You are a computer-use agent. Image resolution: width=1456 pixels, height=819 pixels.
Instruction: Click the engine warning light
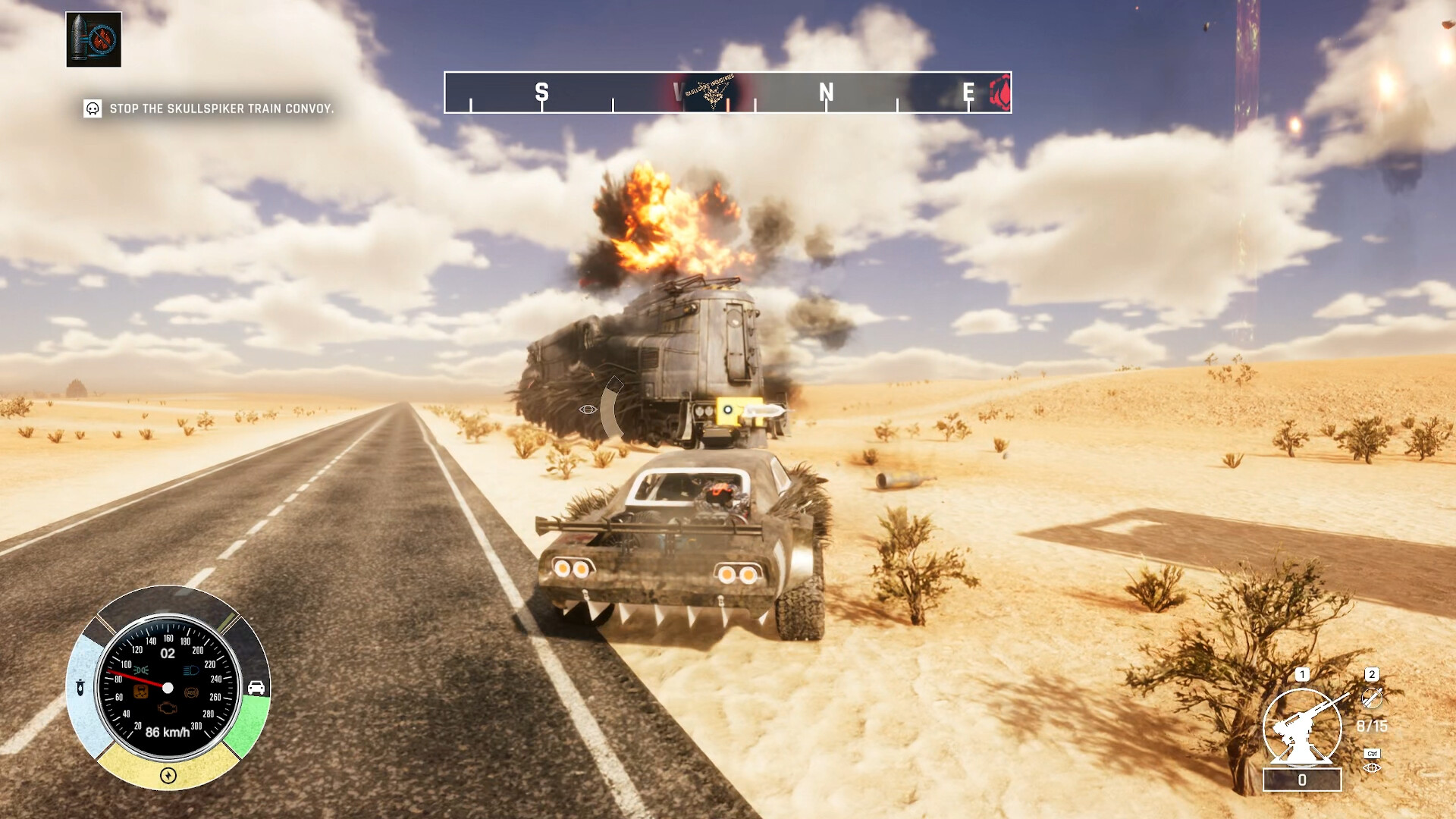point(167,708)
